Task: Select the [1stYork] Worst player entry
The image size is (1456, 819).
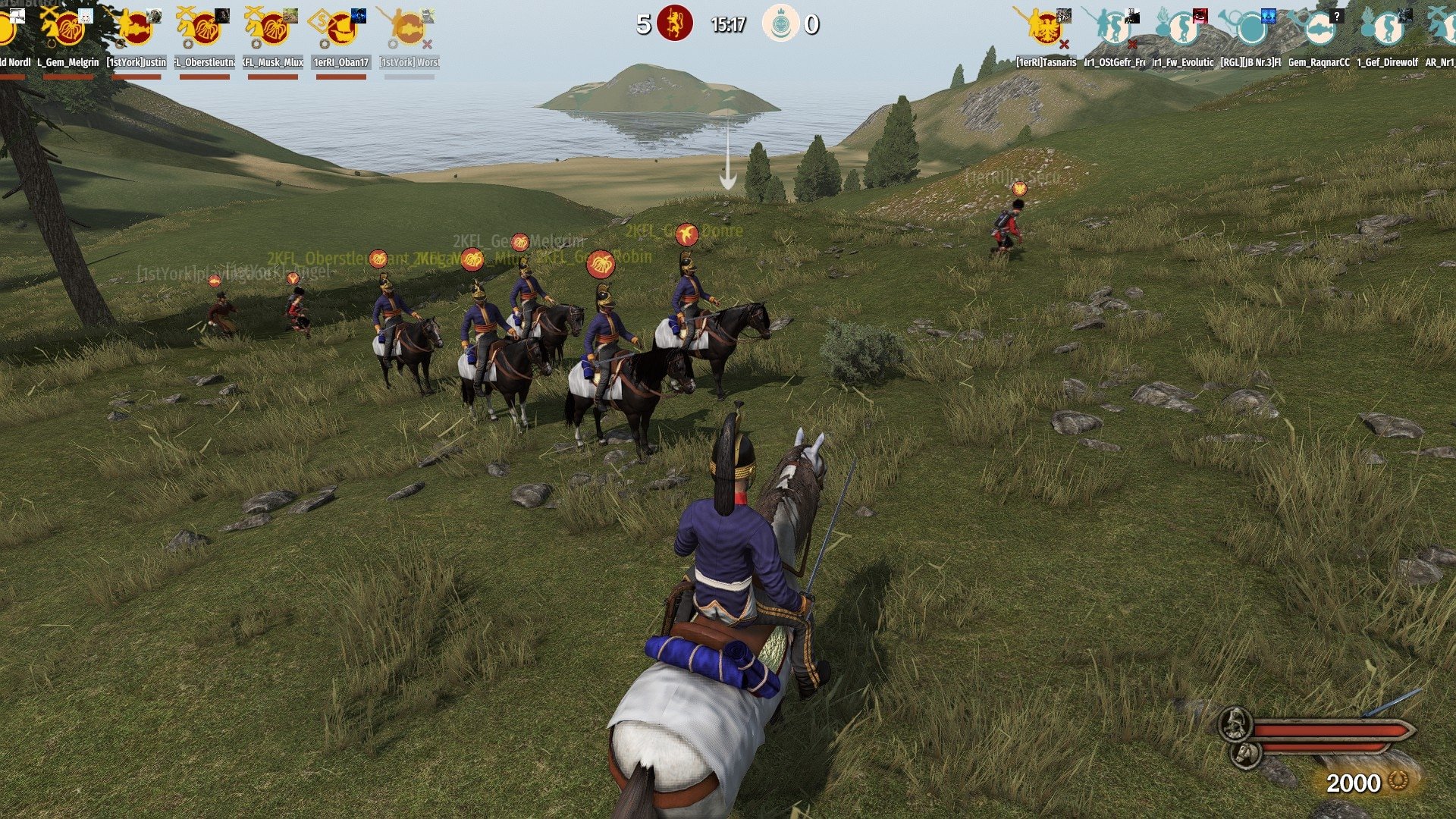Action: [409, 29]
